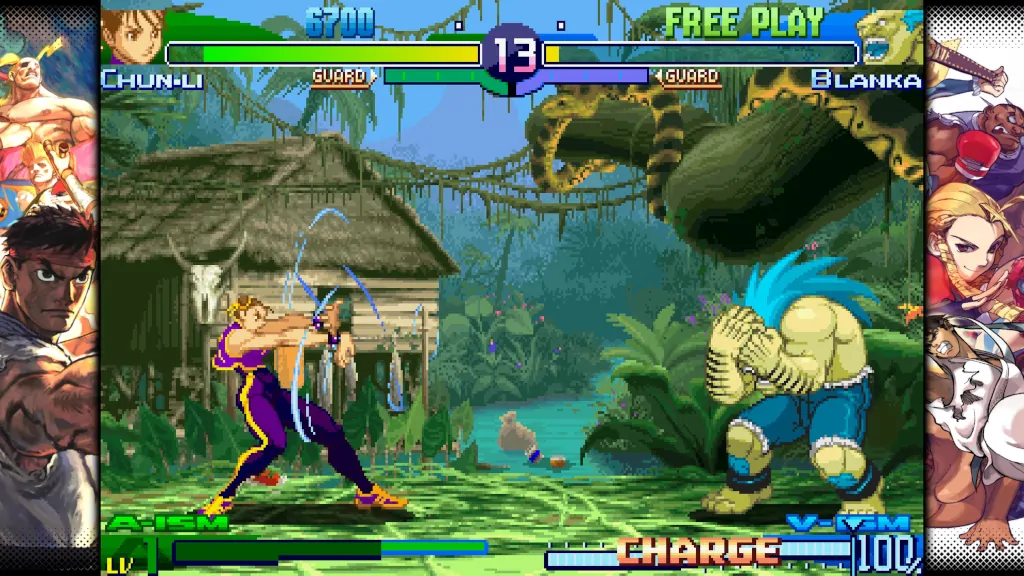Click Chun-Li's character portrait
The image size is (1024, 576).
[x=131, y=37]
